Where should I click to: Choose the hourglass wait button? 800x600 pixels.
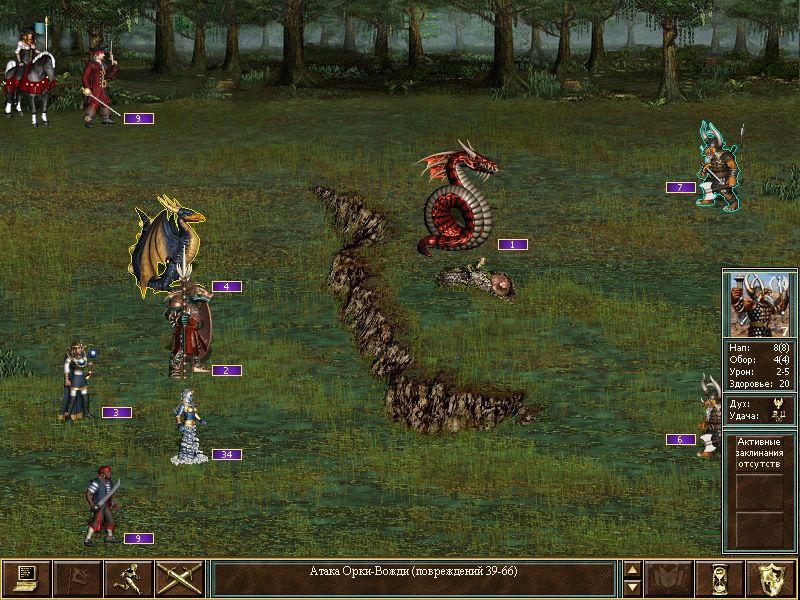point(722,578)
